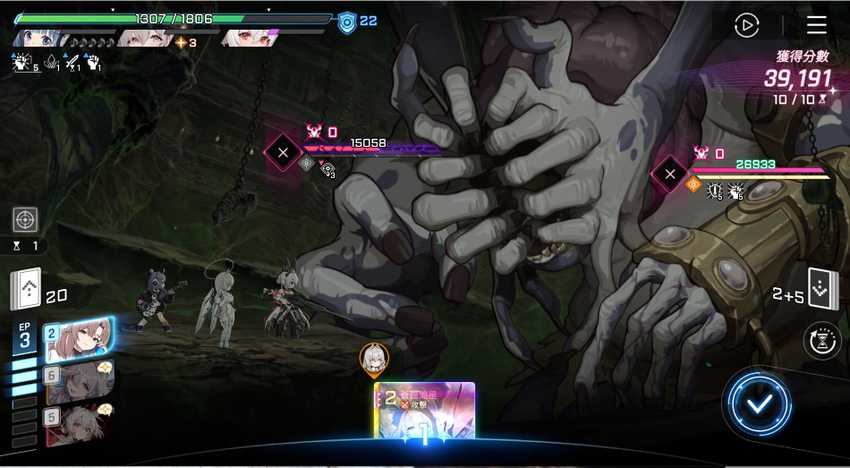Screen dimensions: 850x468
Task: Play the purple attack card costing 2
Action: [424, 410]
